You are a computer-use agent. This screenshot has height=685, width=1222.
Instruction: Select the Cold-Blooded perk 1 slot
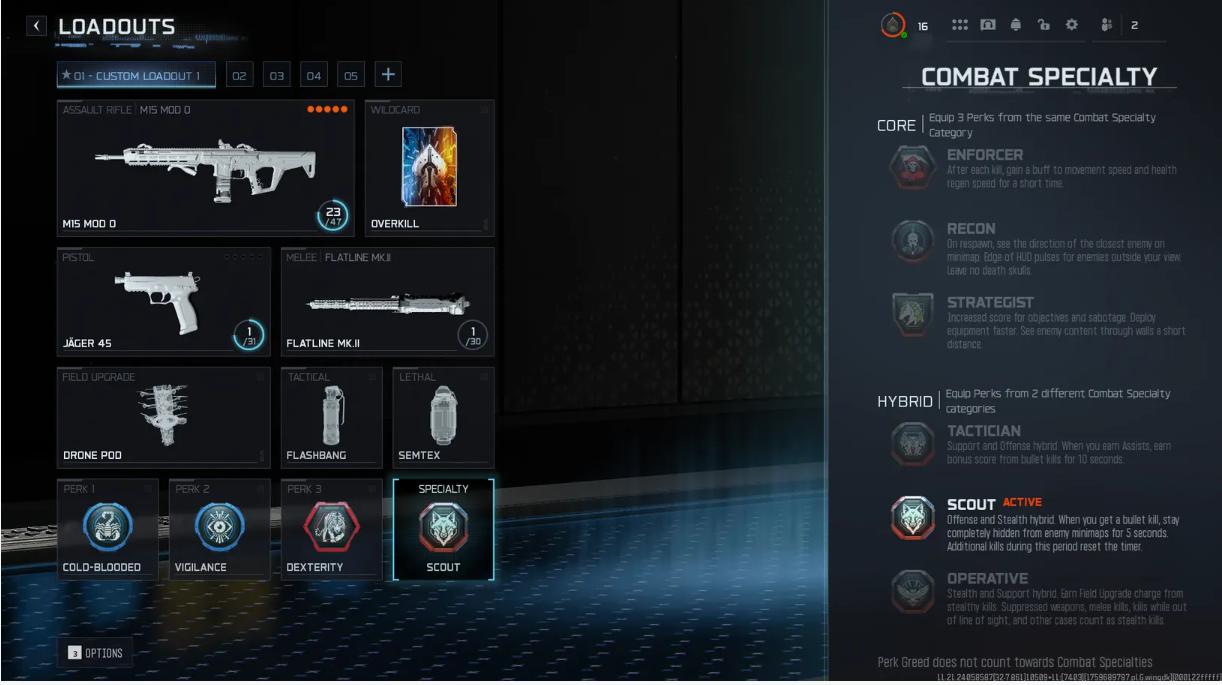(107, 529)
